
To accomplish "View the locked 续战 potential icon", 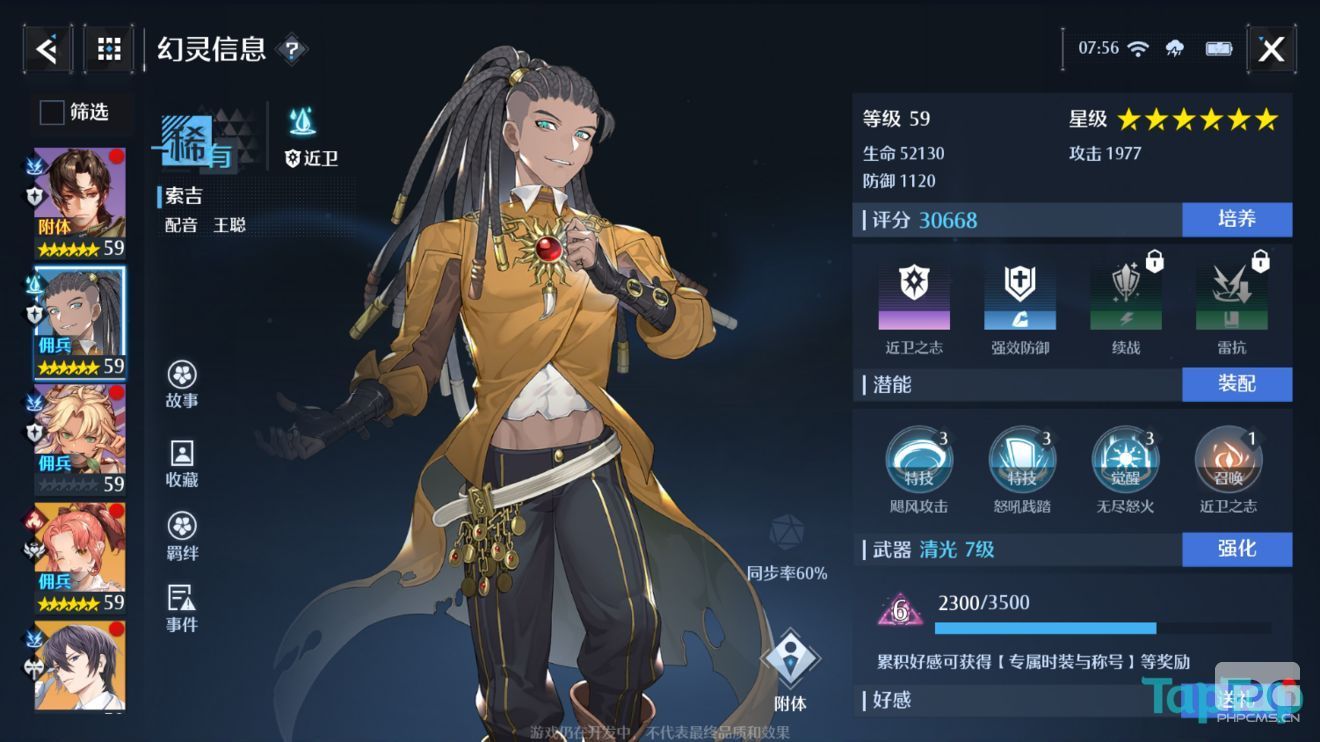I will tap(1126, 295).
